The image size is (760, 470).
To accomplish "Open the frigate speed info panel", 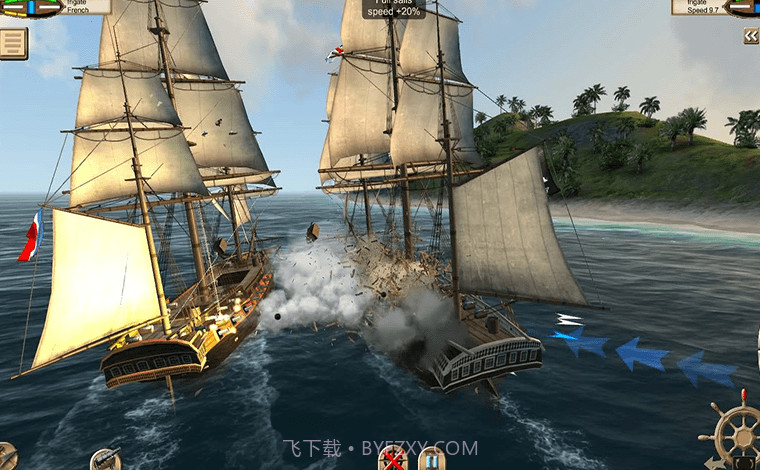I will coord(698,6).
